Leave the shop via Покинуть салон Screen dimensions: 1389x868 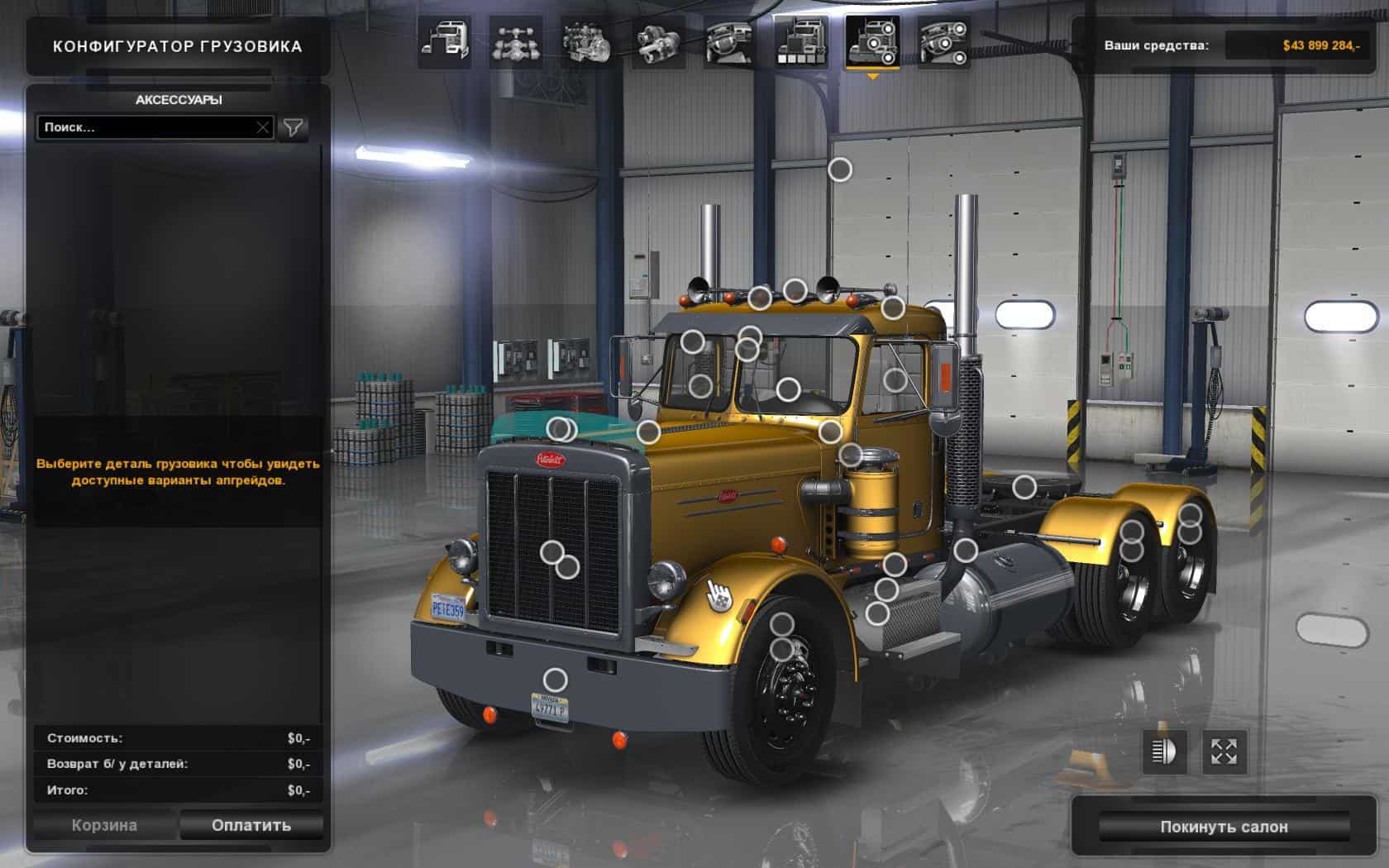point(1224,827)
